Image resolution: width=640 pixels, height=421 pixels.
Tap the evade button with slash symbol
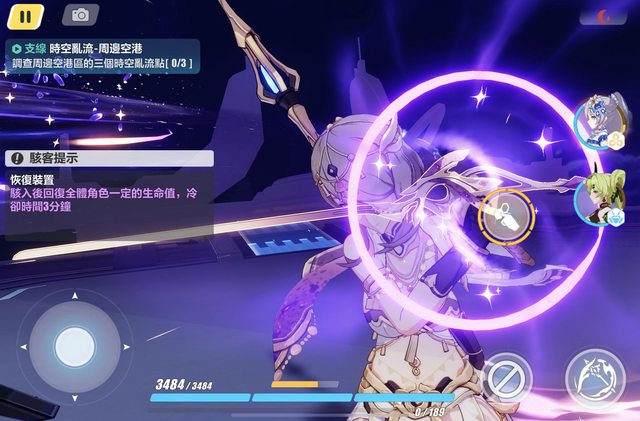(508, 380)
